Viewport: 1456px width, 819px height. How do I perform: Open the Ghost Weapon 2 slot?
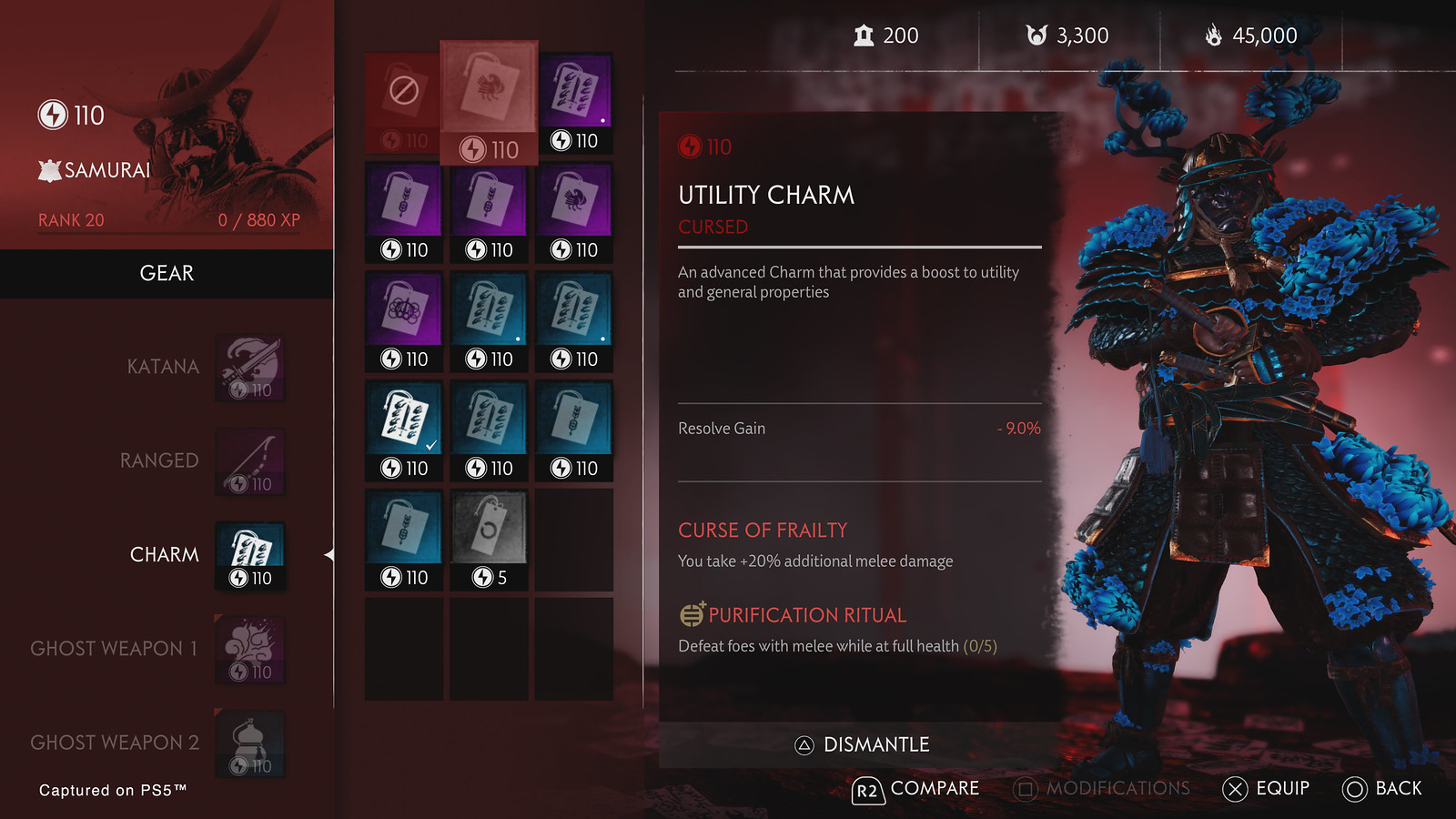[x=250, y=743]
